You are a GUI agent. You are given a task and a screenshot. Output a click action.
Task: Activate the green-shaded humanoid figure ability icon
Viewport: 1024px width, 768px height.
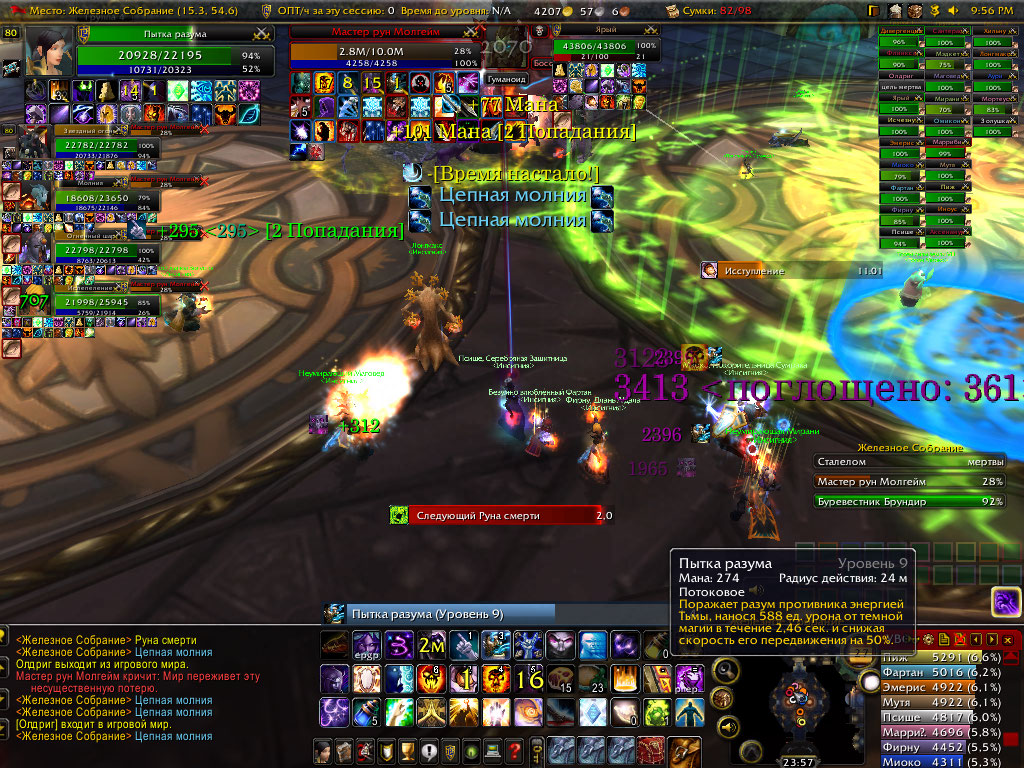click(687, 711)
